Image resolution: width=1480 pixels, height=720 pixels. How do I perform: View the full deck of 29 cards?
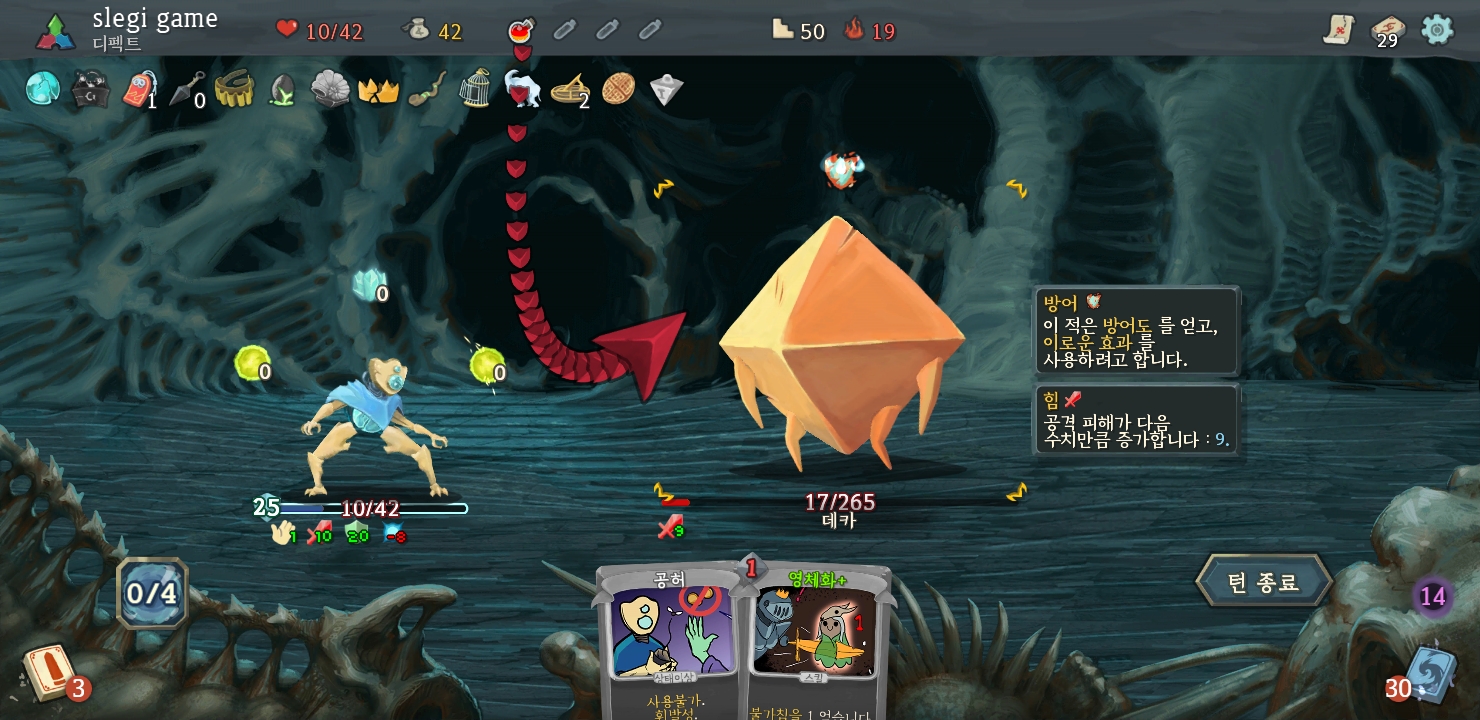click(1387, 31)
